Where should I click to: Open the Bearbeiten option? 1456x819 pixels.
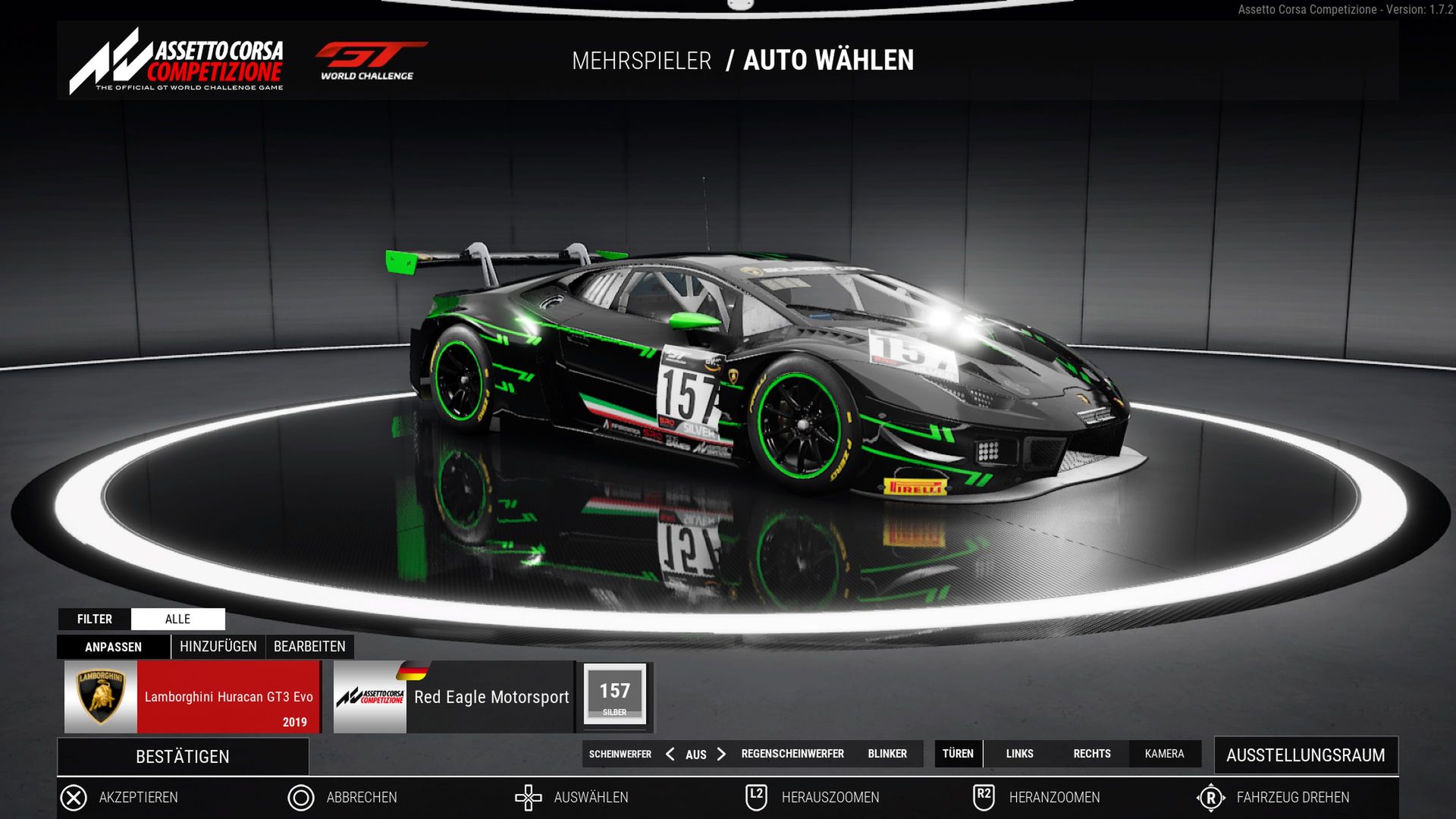309,647
